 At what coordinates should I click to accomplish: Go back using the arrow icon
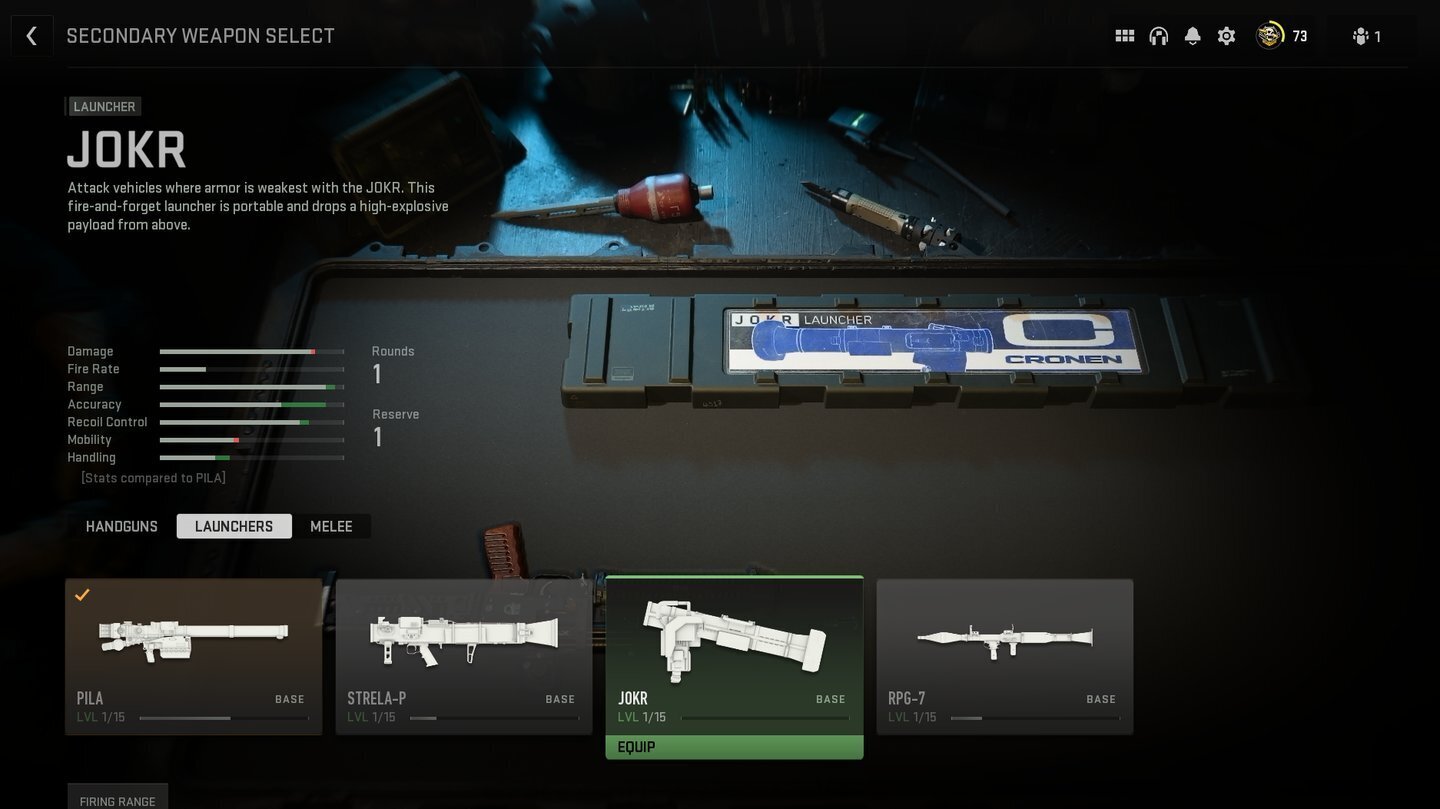point(31,35)
